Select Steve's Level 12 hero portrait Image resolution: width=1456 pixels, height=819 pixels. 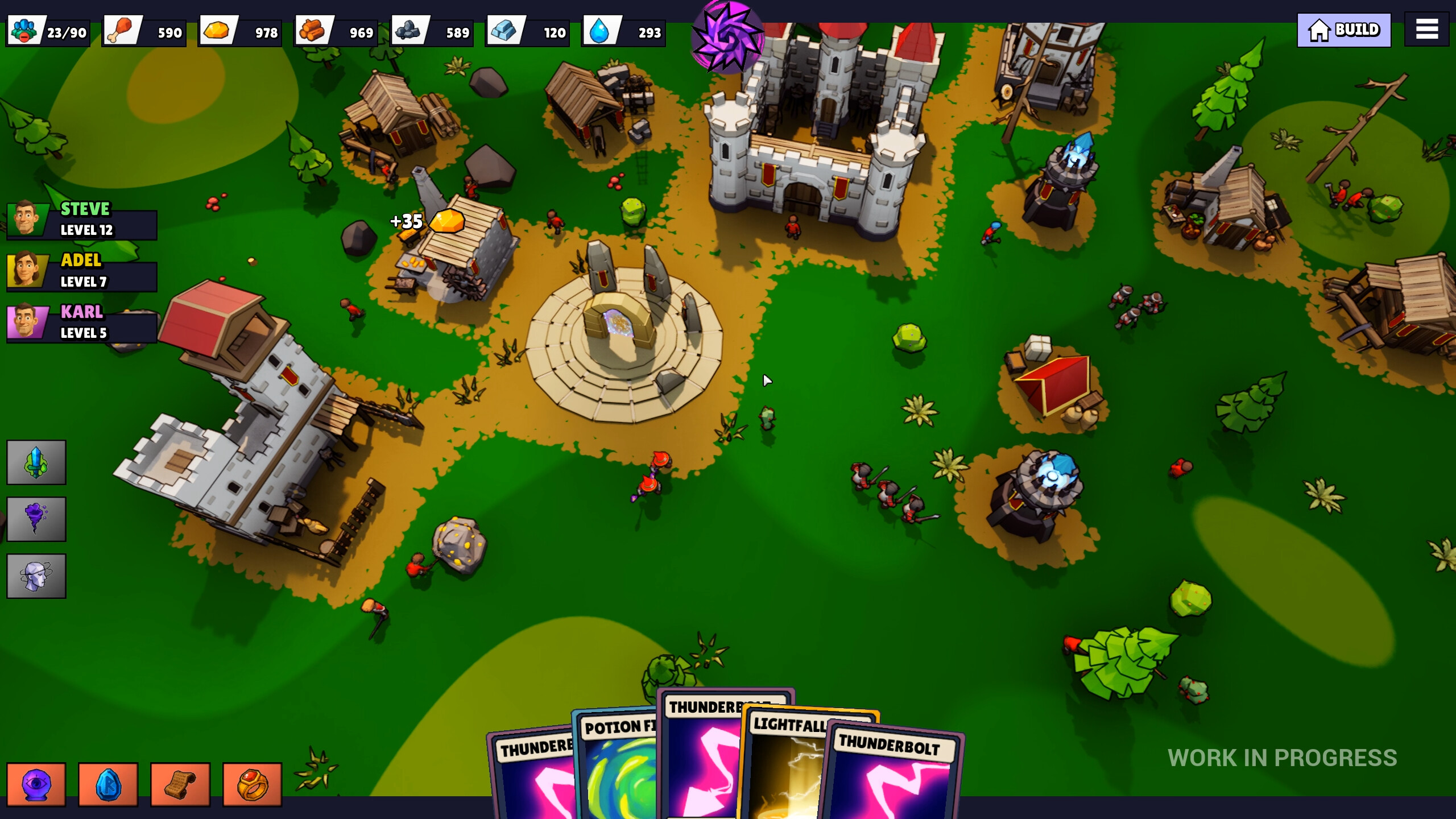27,220
